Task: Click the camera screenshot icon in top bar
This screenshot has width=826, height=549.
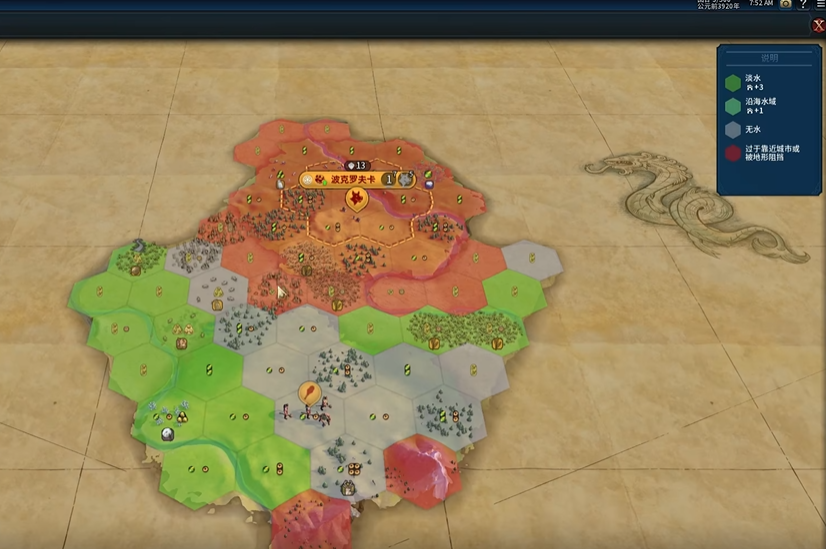Action: click(786, 4)
